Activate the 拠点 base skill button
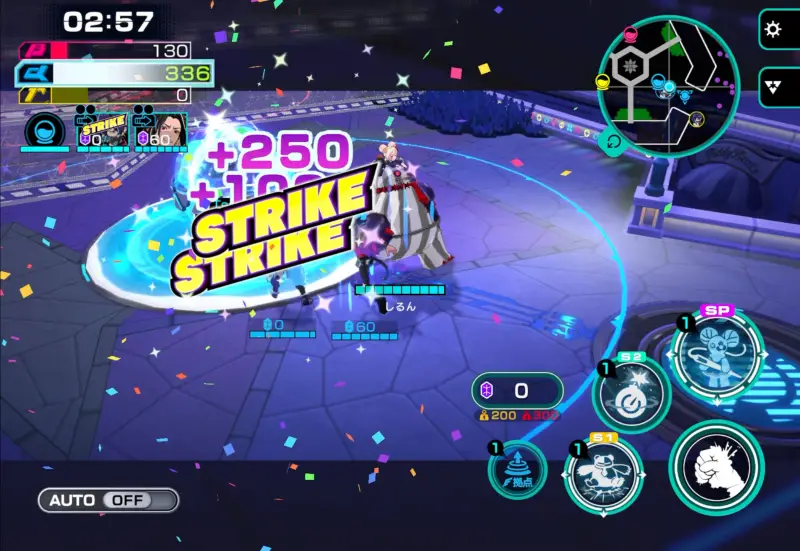800x551 pixels. point(518,470)
